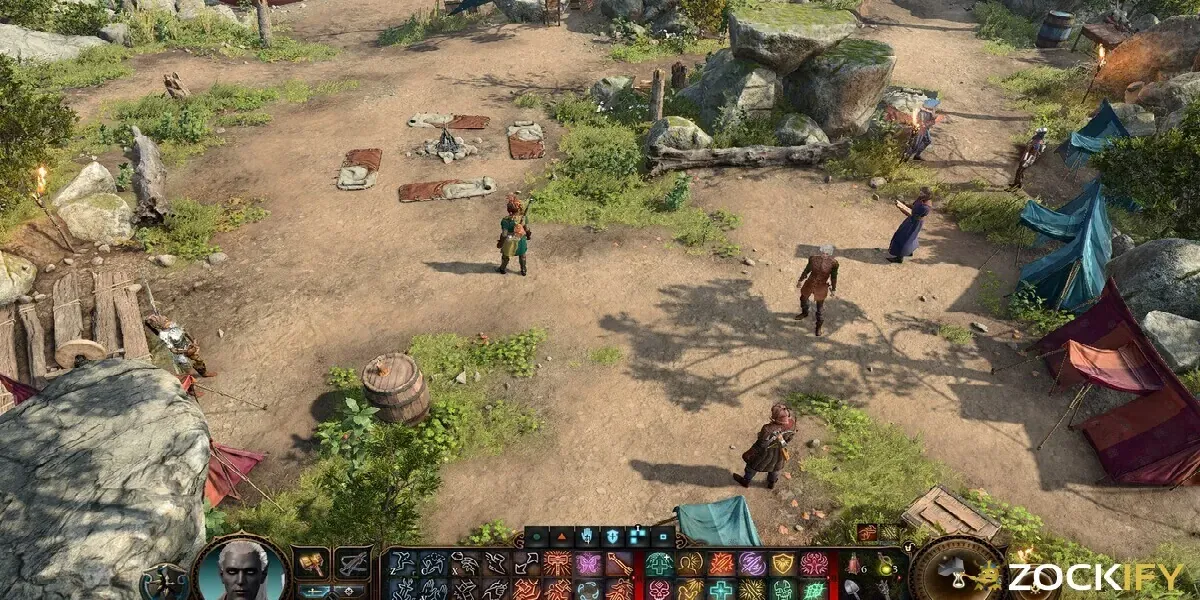The image size is (1200, 600).
Task: Equip the melee hammer weapon slot
Action: tap(311, 564)
